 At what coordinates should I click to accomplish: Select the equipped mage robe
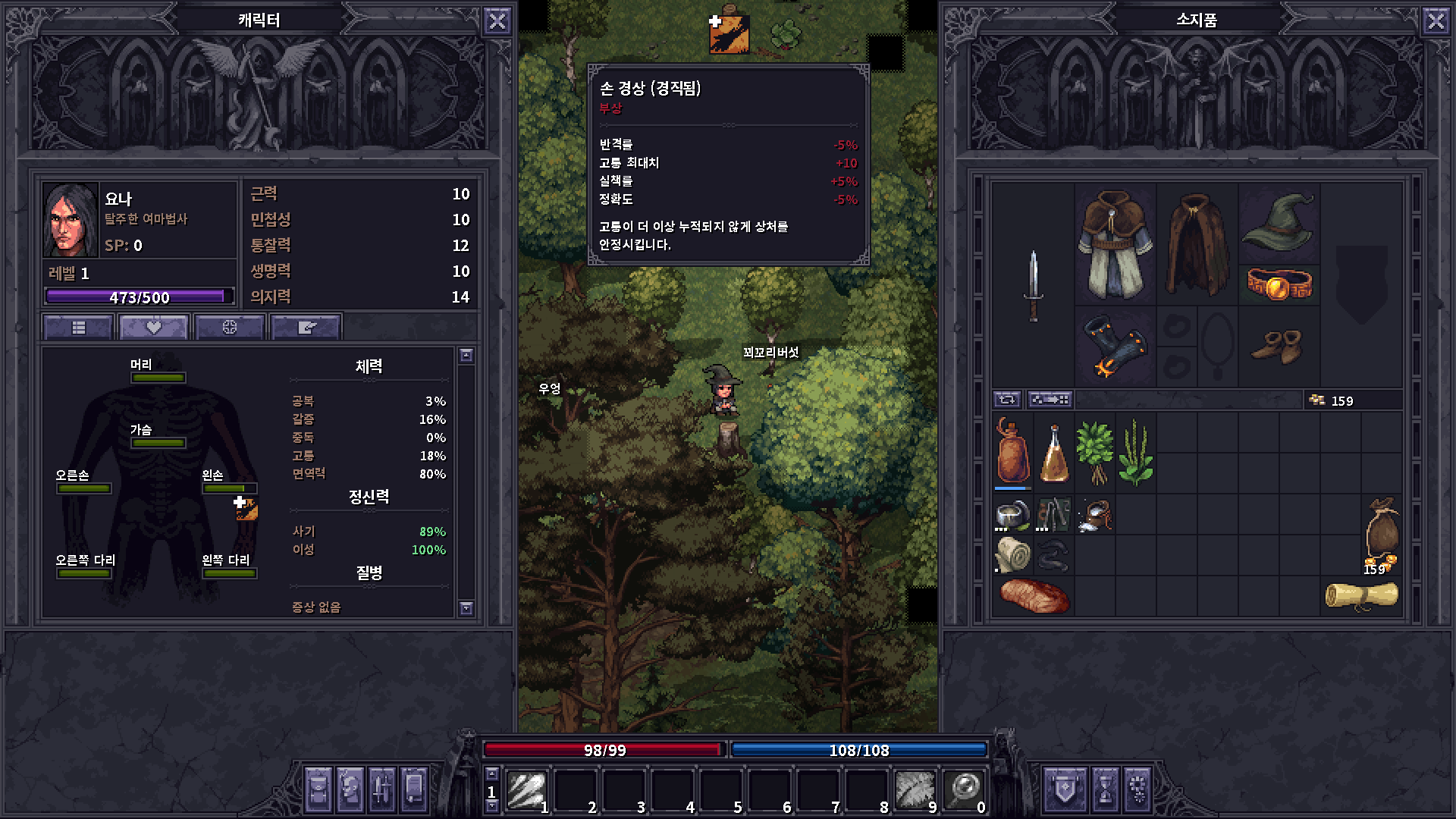coord(1114,244)
